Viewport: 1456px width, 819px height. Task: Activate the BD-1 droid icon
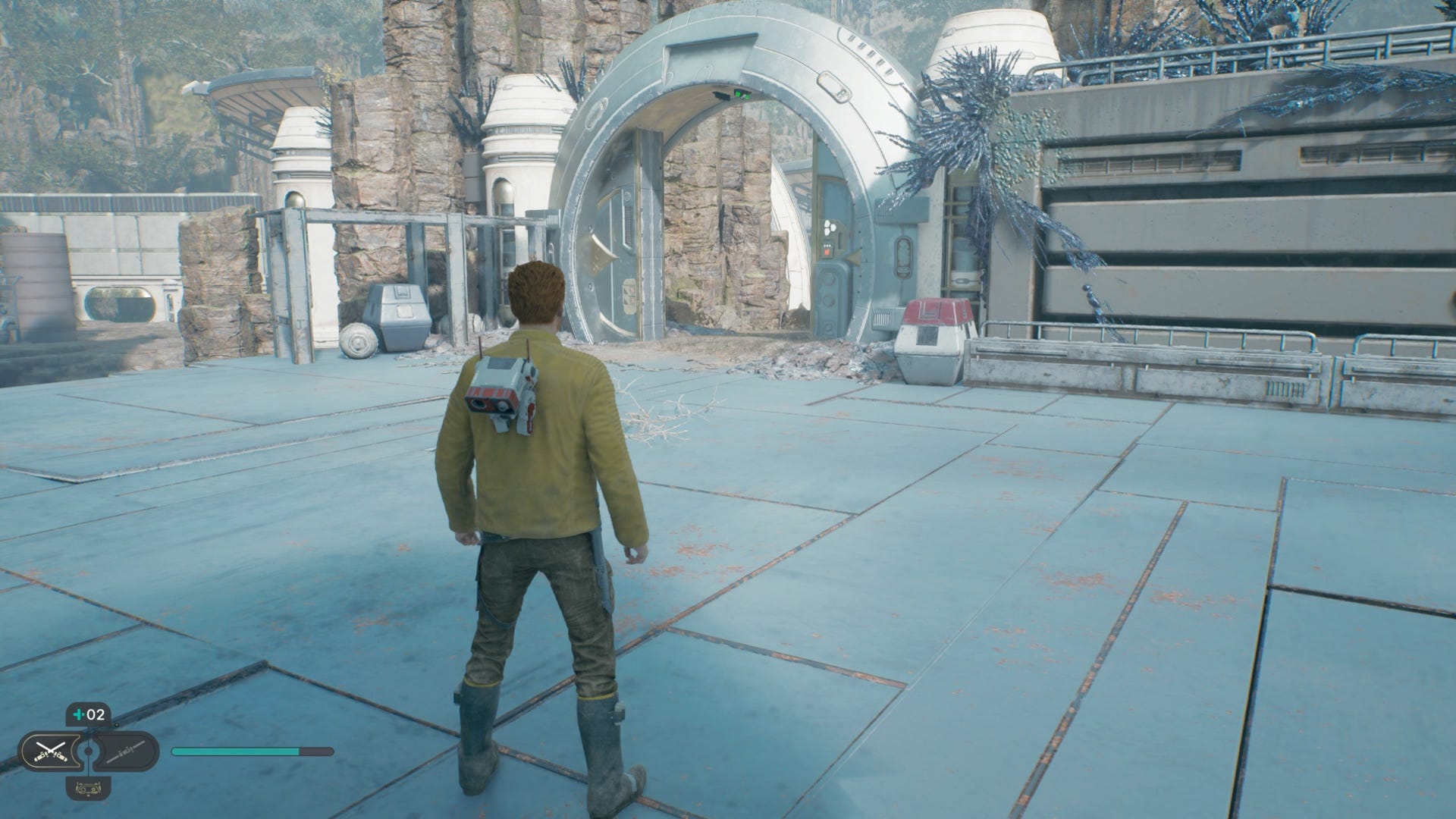[x=88, y=789]
